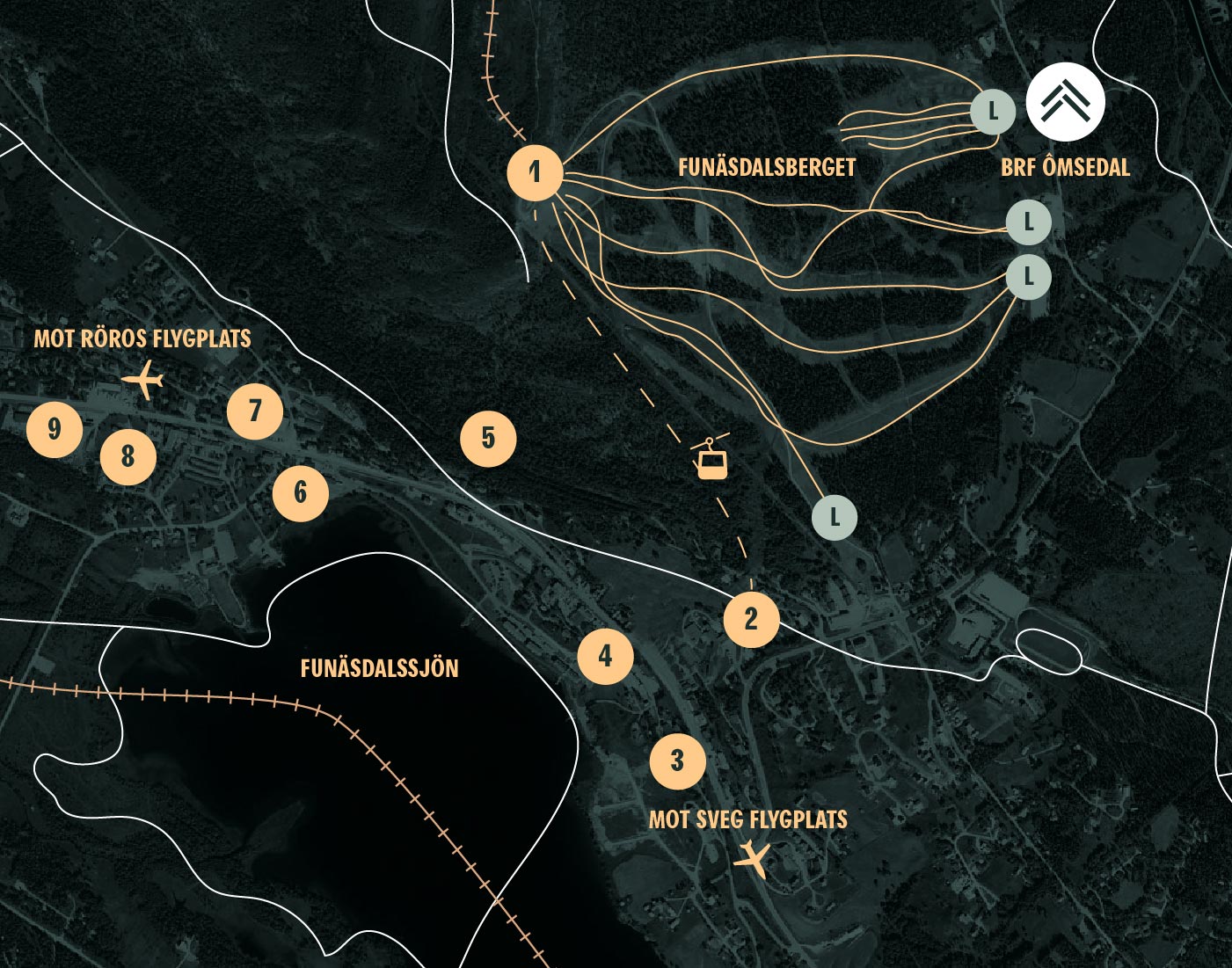Select map marker number 6
1232x968 pixels.
[x=300, y=493]
